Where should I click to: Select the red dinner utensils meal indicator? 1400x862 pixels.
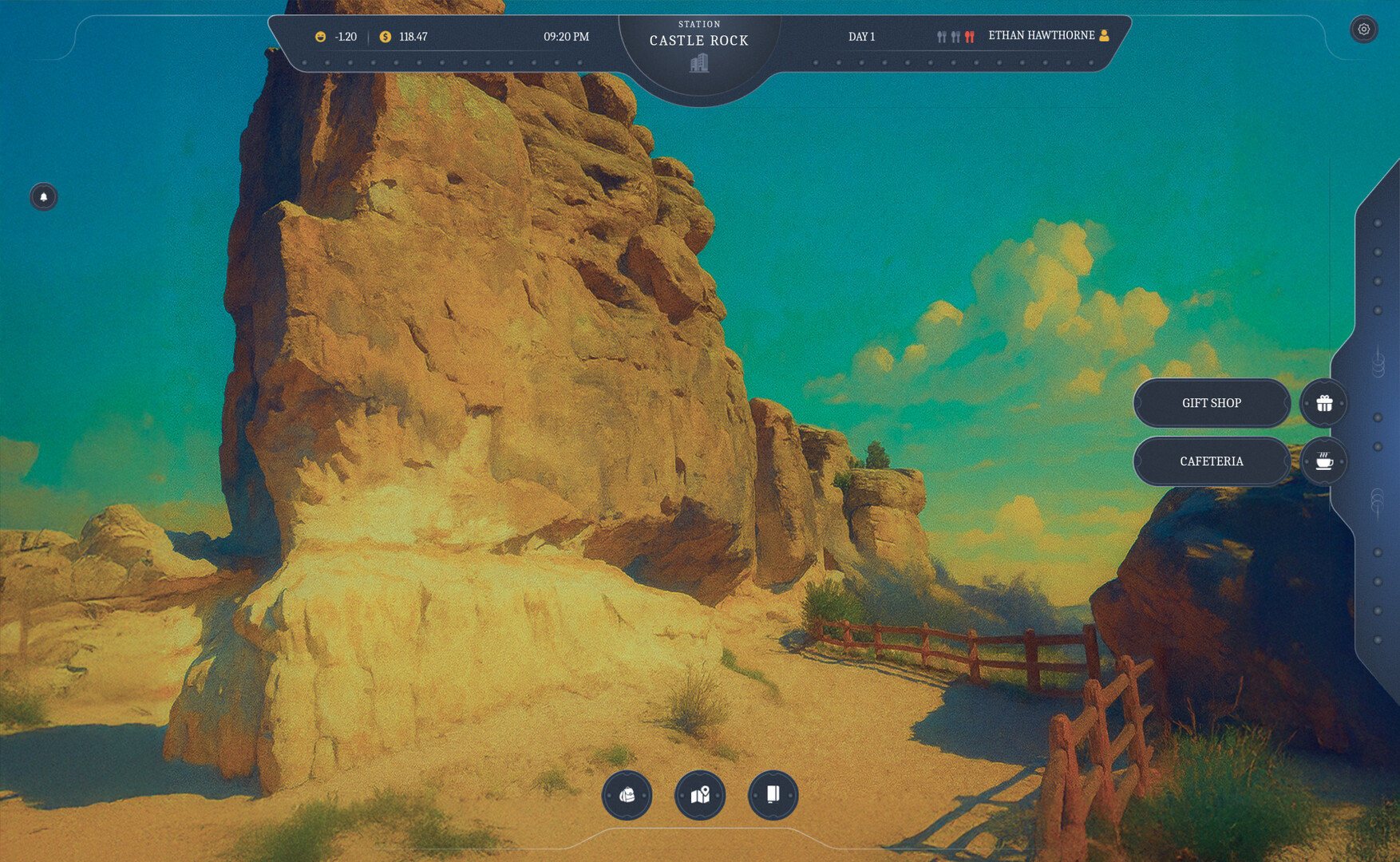coord(968,36)
